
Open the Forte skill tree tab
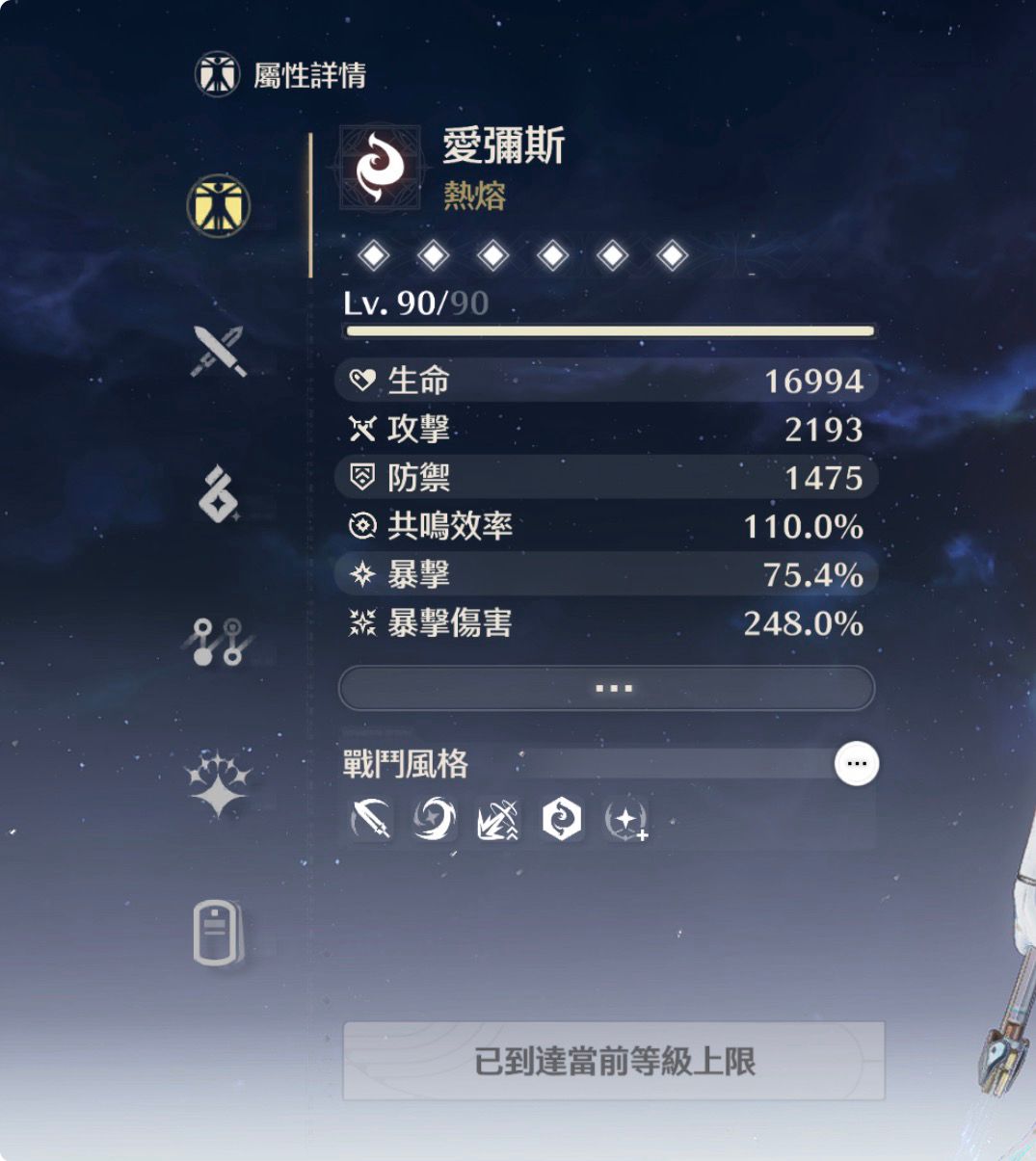218,642
